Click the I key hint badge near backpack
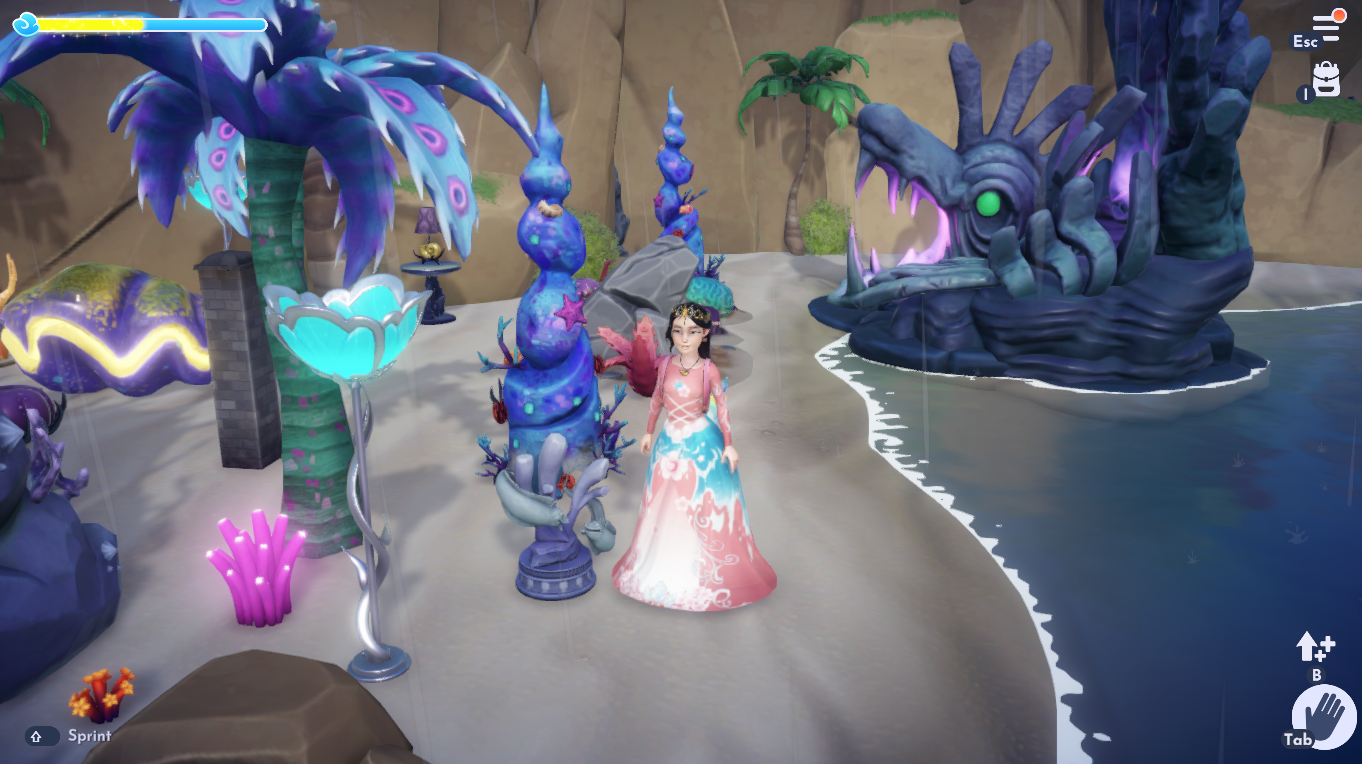The height and width of the screenshot is (764, 1362). (x=1306, y=94)
